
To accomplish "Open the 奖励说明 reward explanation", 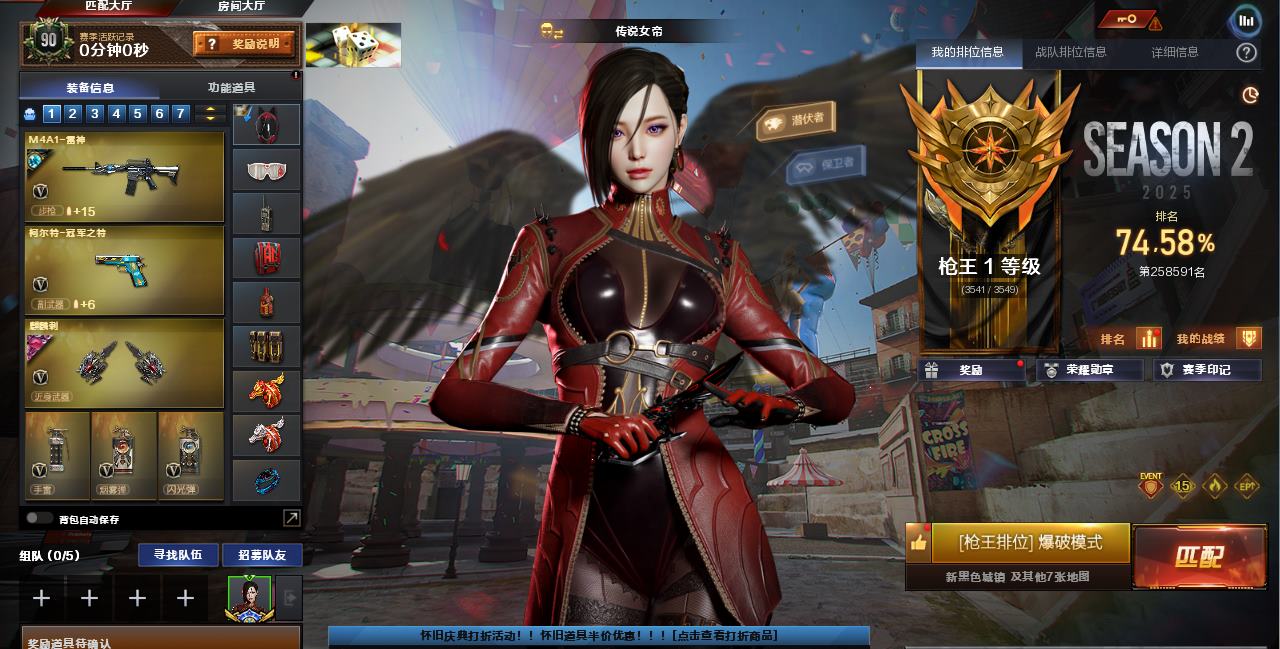I will coord(245,44).
